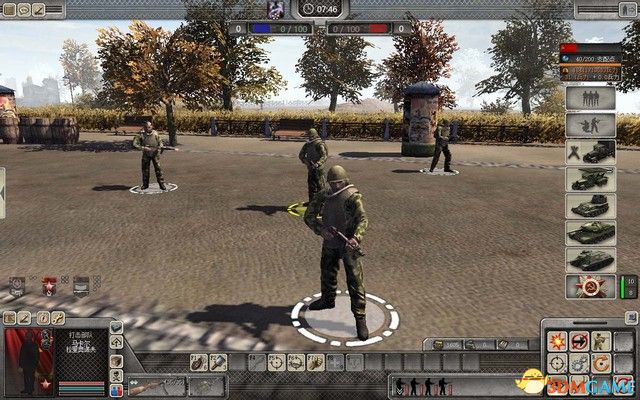Toggle the red arrow movement mode

coord(578,341)
